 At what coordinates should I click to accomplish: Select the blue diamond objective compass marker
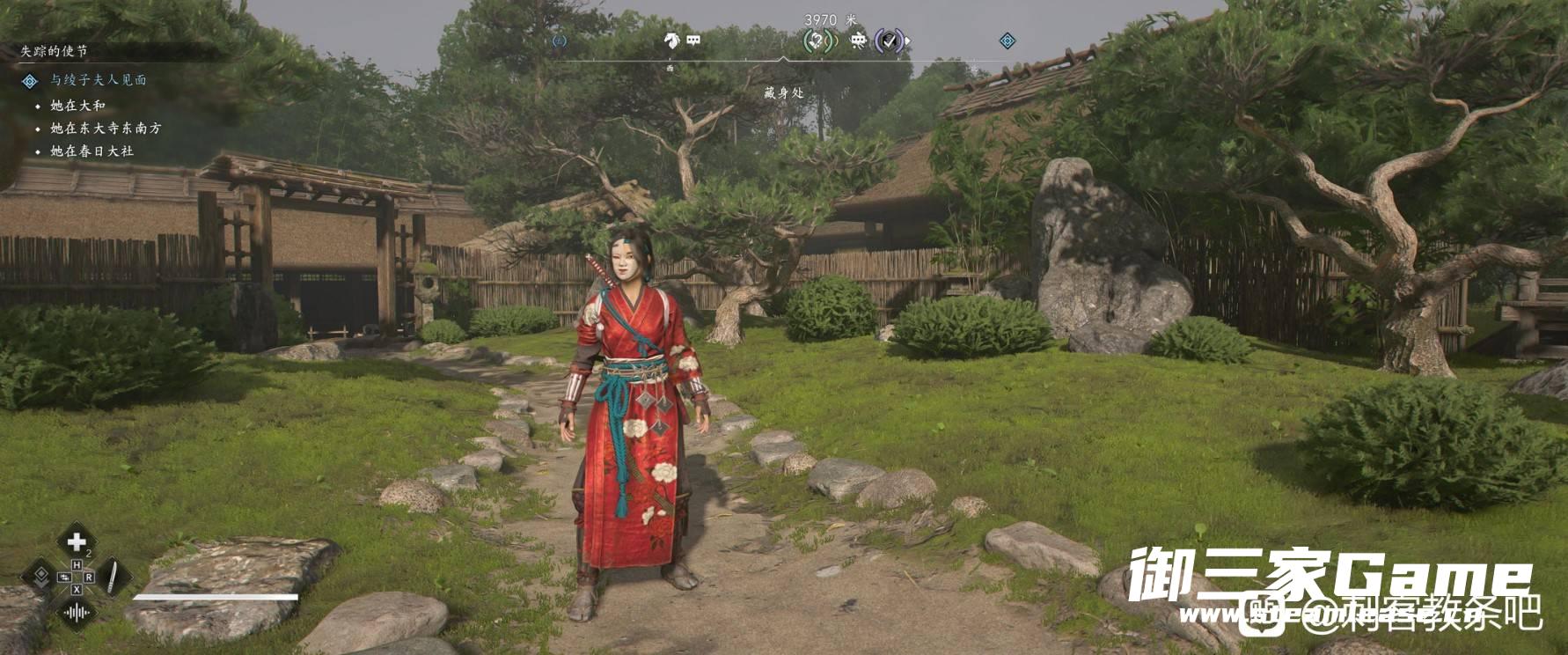tap(1007, 40)
